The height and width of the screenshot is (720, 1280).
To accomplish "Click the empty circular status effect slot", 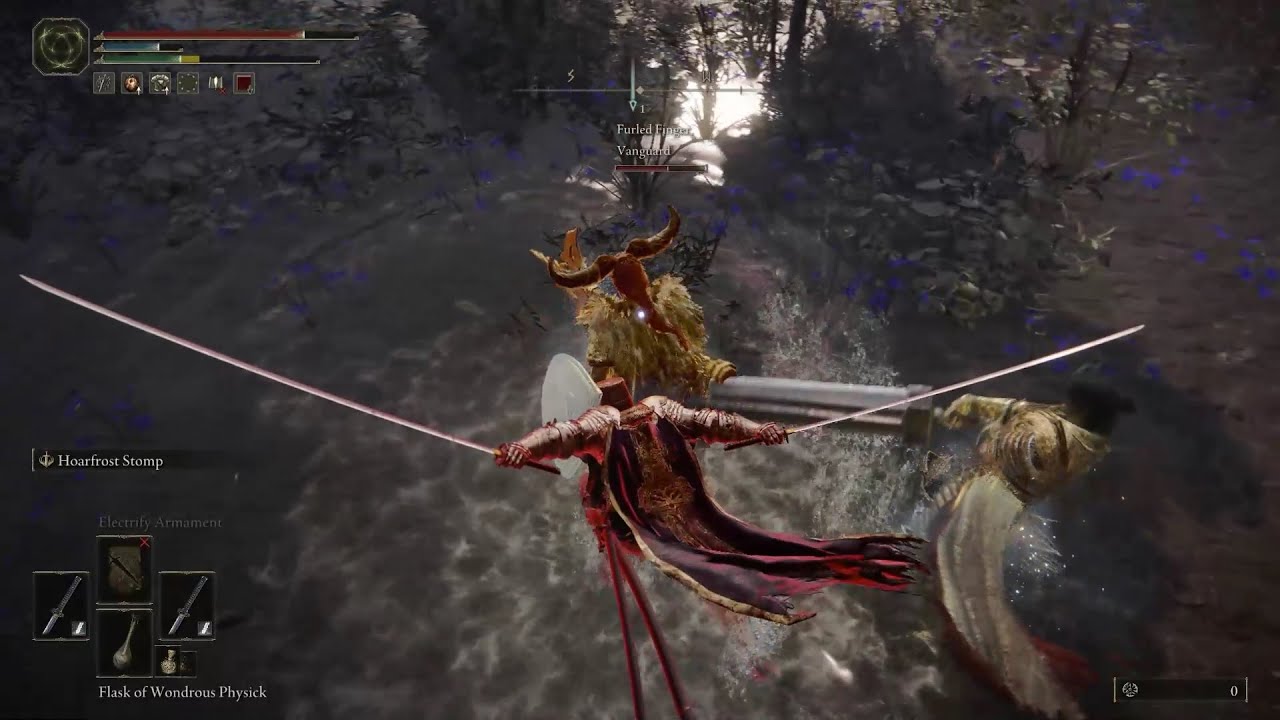I will click(188, 83).
